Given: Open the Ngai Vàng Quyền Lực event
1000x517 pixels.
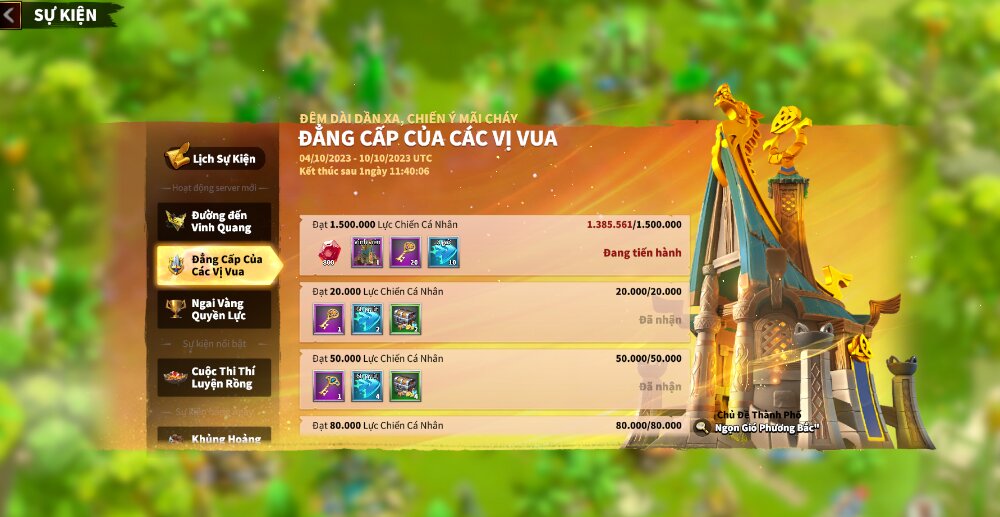Looking at the screenshot, I should click(x=214, y=309).
